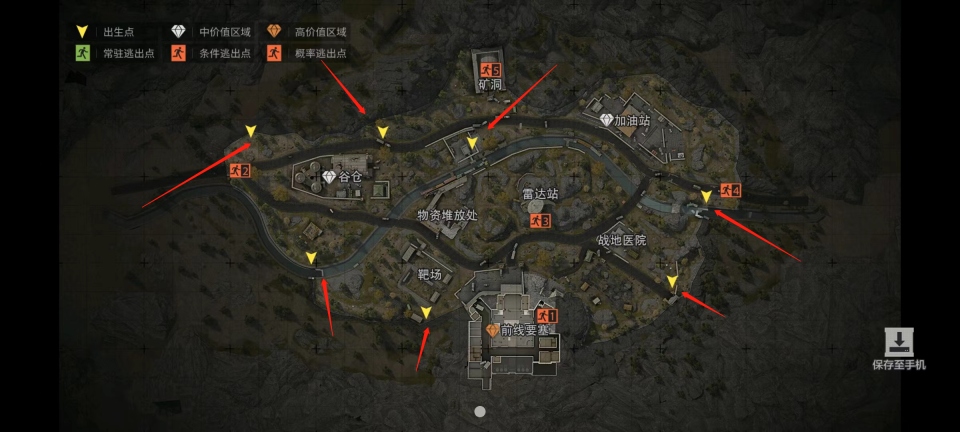Screen dimensions: 960x432
Task: Select extraction point marker number 2
Action: [238, 171]
